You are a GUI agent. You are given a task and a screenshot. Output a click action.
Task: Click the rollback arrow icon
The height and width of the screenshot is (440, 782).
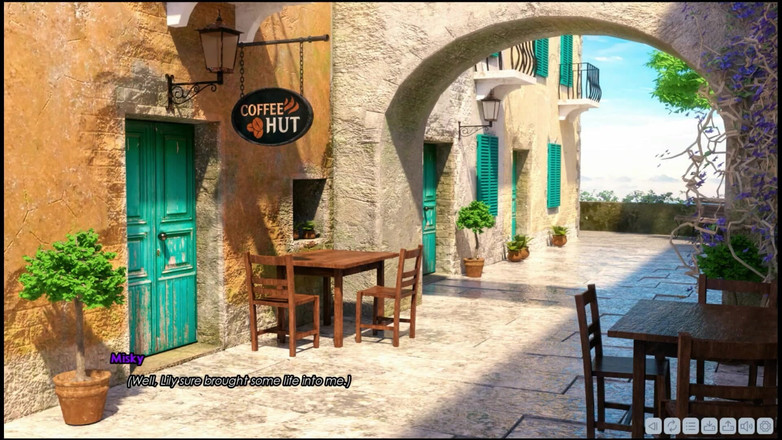click(653, 426)
